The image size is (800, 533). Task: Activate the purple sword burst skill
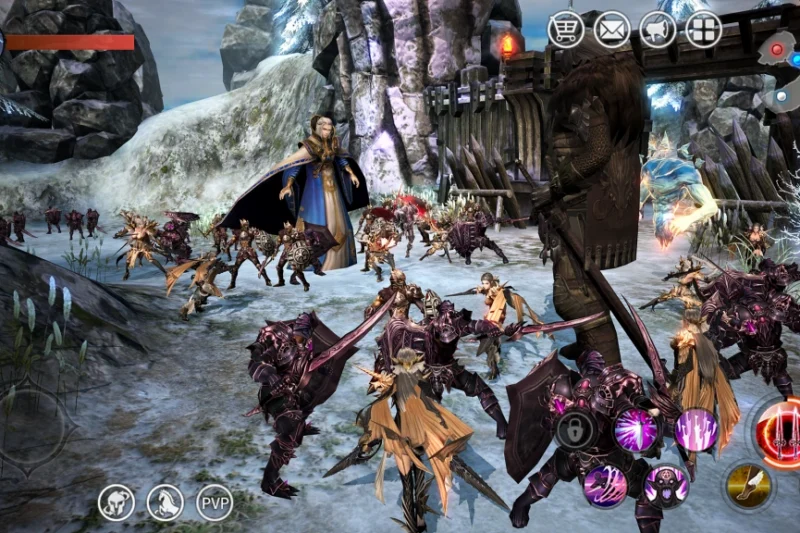pyautogui.click(x=636, y=430)
